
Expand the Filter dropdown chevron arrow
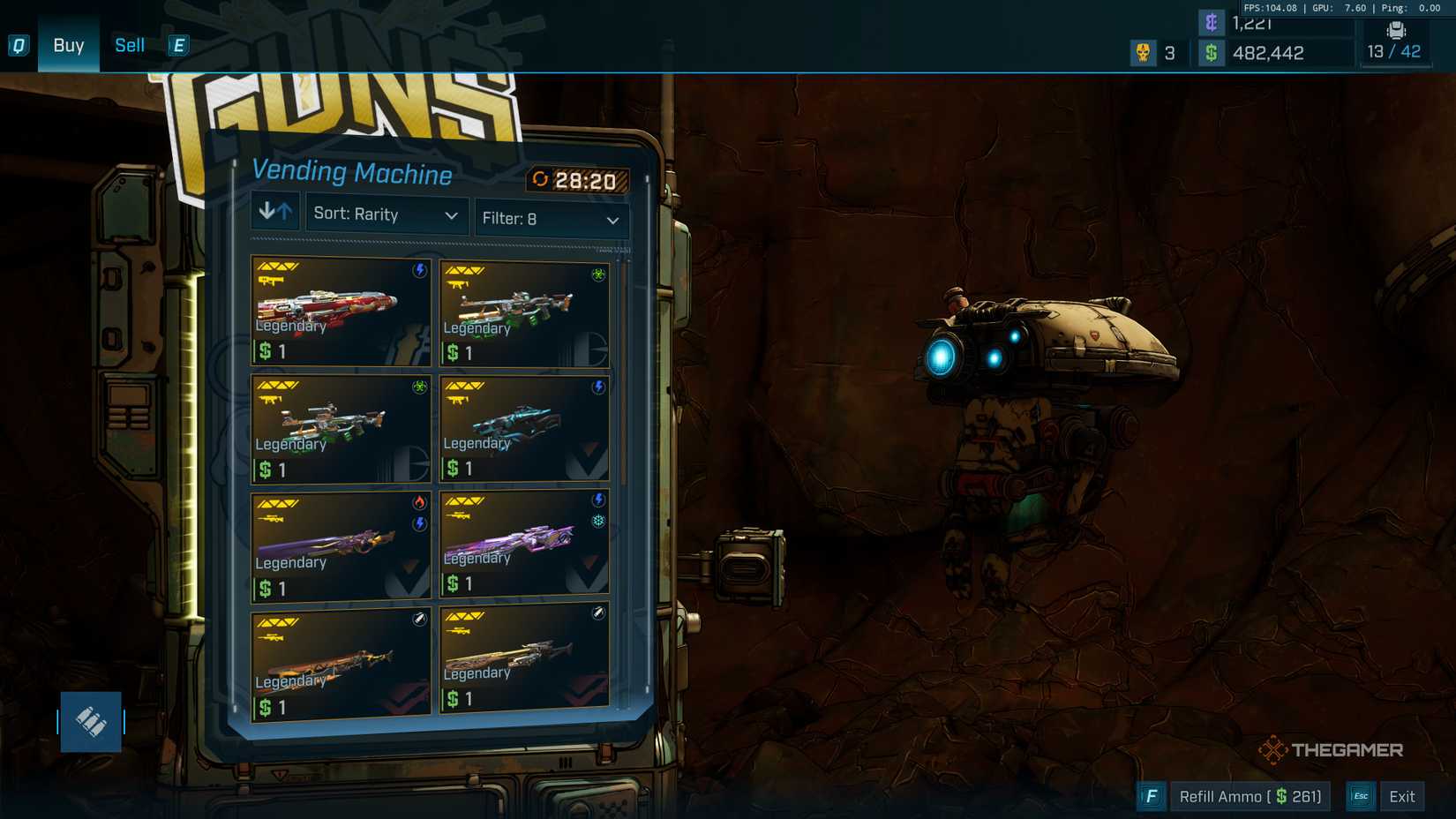click(x=615, y=220)
